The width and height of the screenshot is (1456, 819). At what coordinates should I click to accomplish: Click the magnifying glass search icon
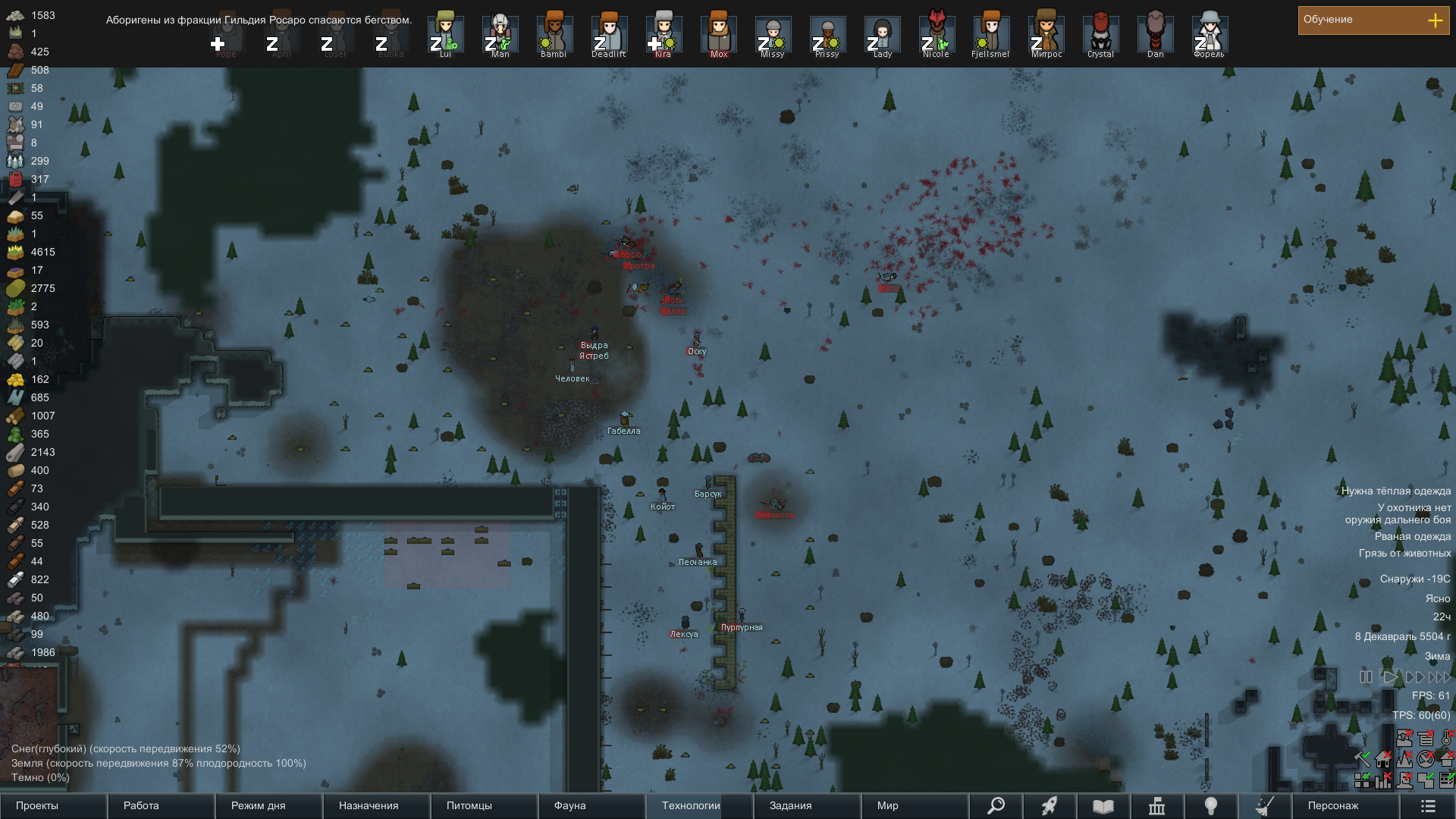point(996,805)
